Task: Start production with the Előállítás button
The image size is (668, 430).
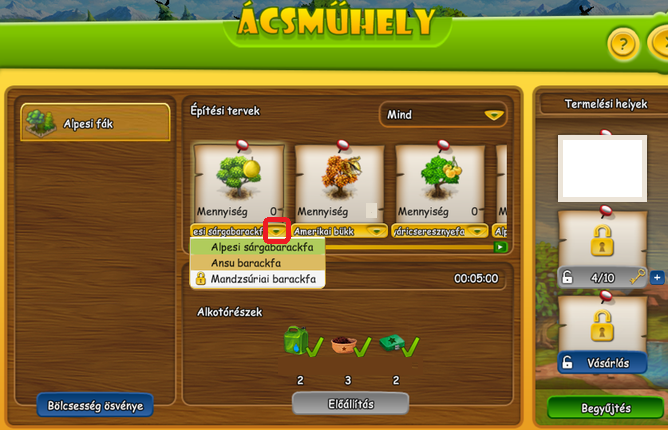Action: click(350, 403)
